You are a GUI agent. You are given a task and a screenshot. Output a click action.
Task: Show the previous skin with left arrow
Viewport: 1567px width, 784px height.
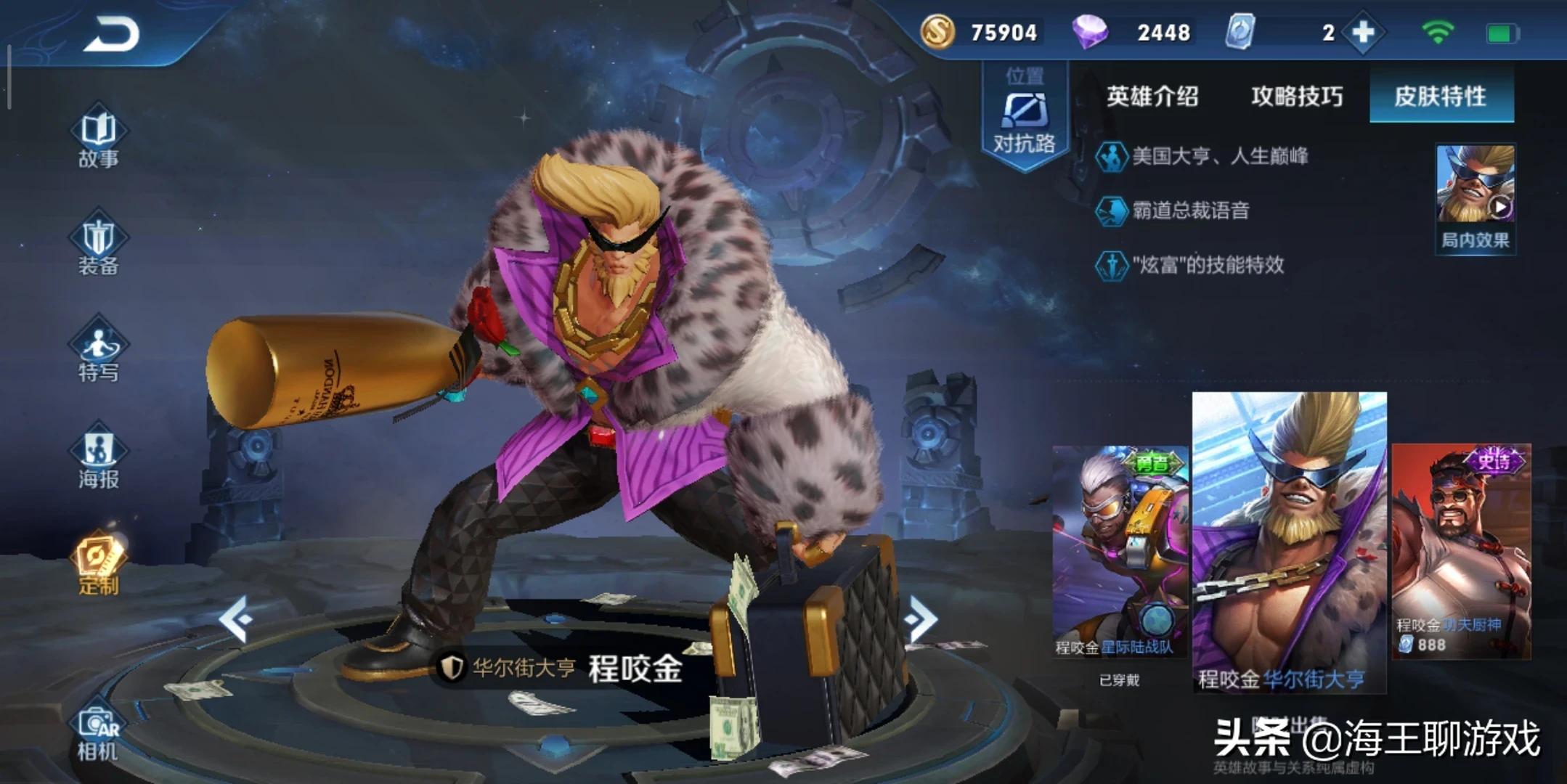tap(236, 619)
